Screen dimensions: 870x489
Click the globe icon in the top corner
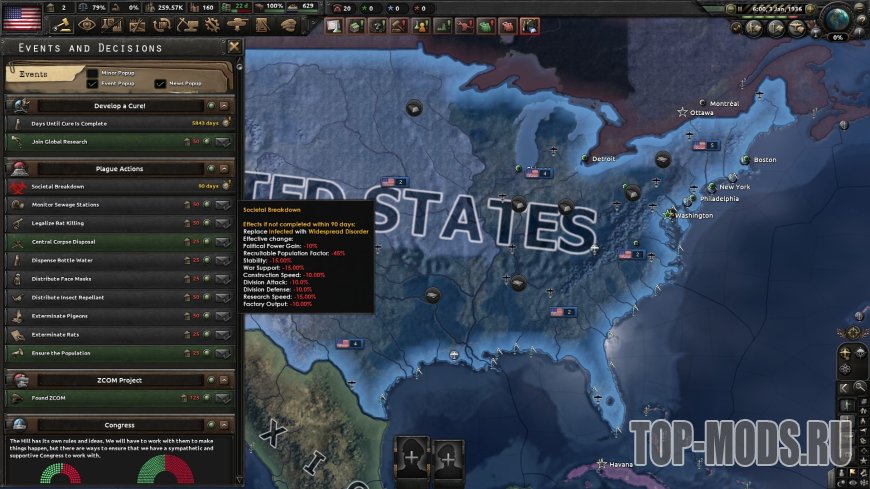tap(838, 17)
